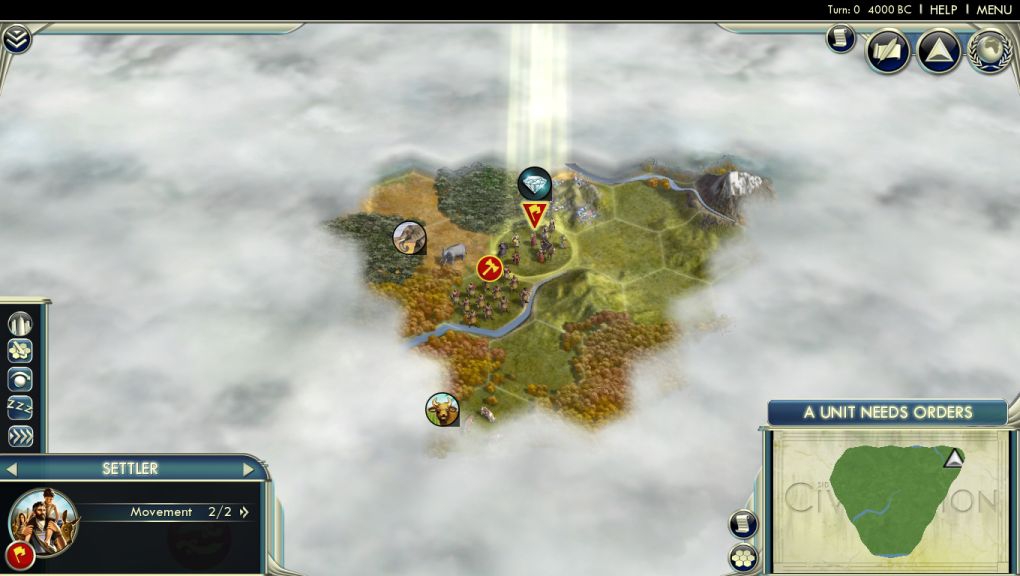Select the flower-shaped unit action button

20,351
